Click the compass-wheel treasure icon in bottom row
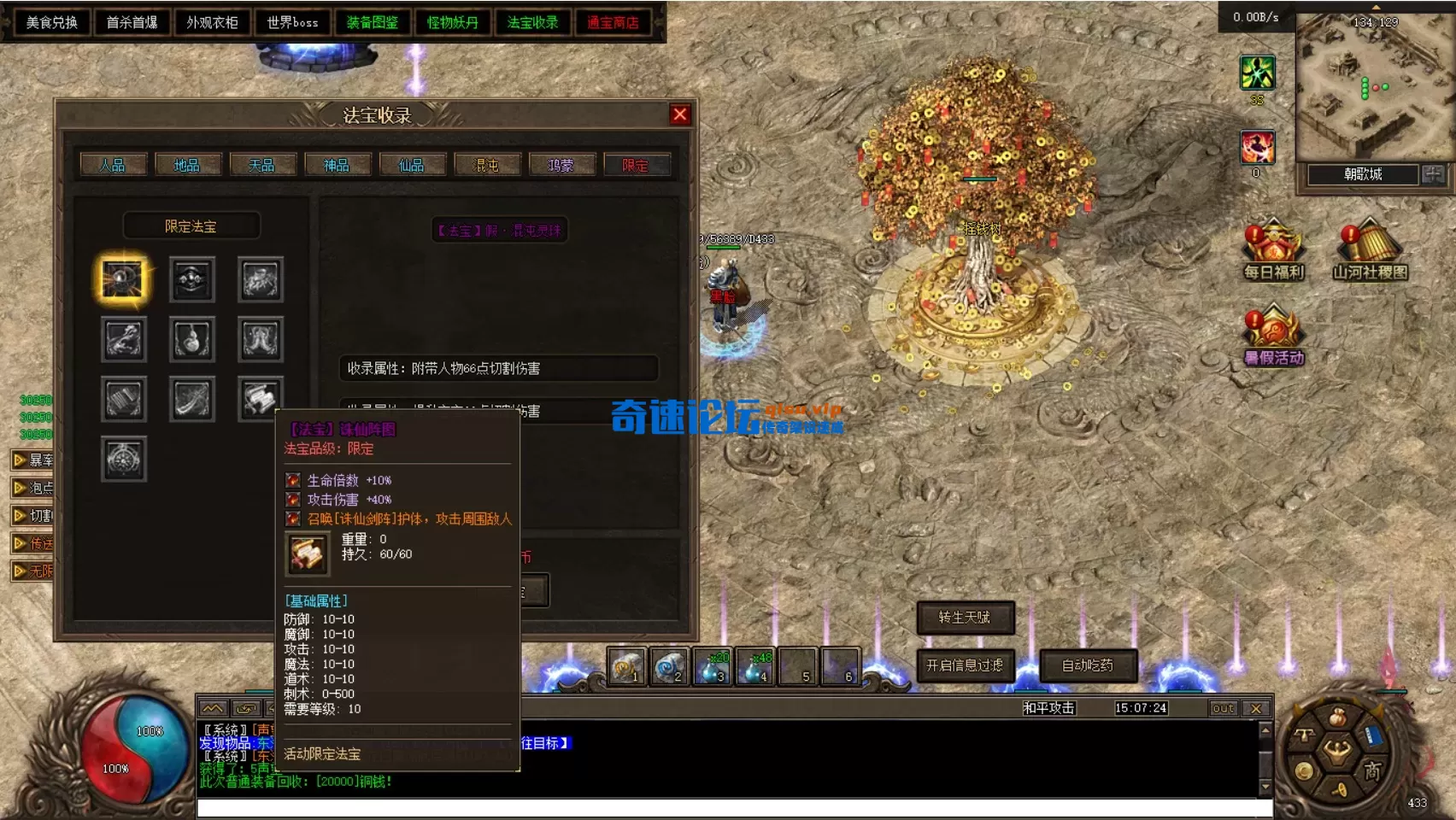The height and width of the screenshot is (820, 1456). [123, 459]
